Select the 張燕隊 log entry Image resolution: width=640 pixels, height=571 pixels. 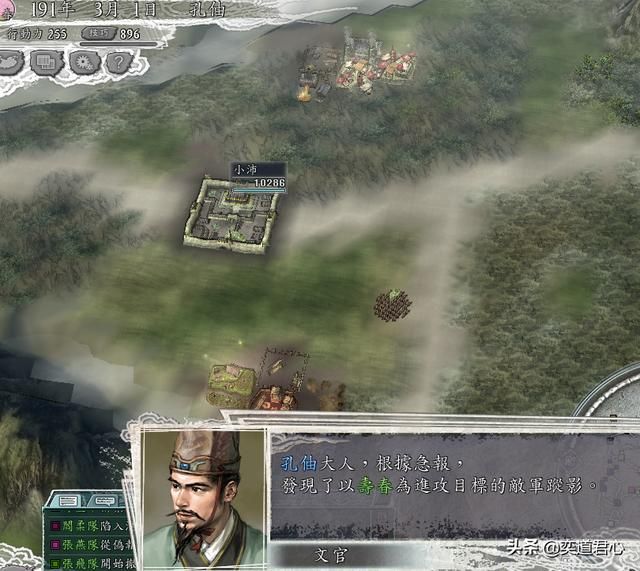[x=89, y=545]
